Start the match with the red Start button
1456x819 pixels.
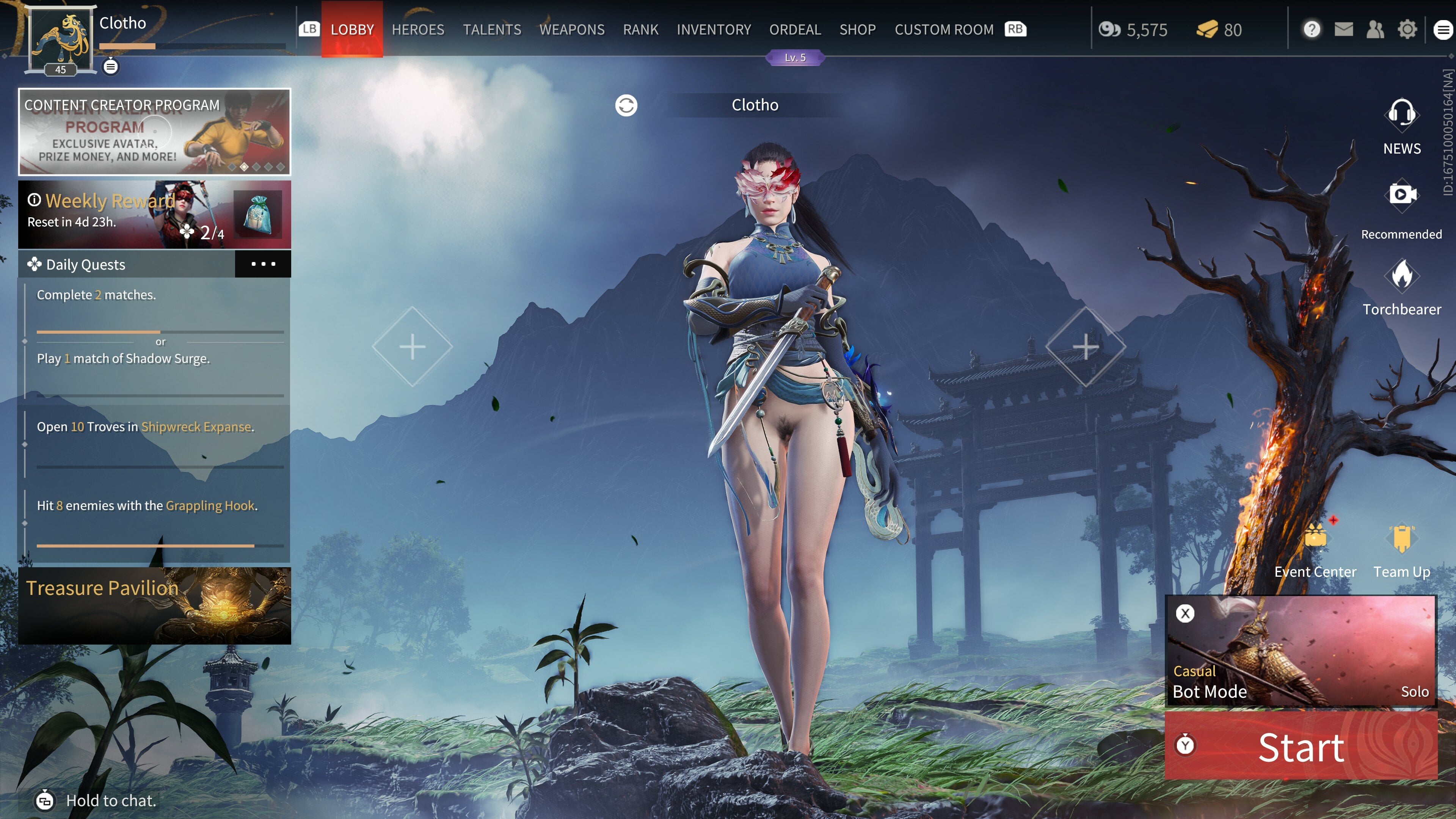click(1301, 747)
